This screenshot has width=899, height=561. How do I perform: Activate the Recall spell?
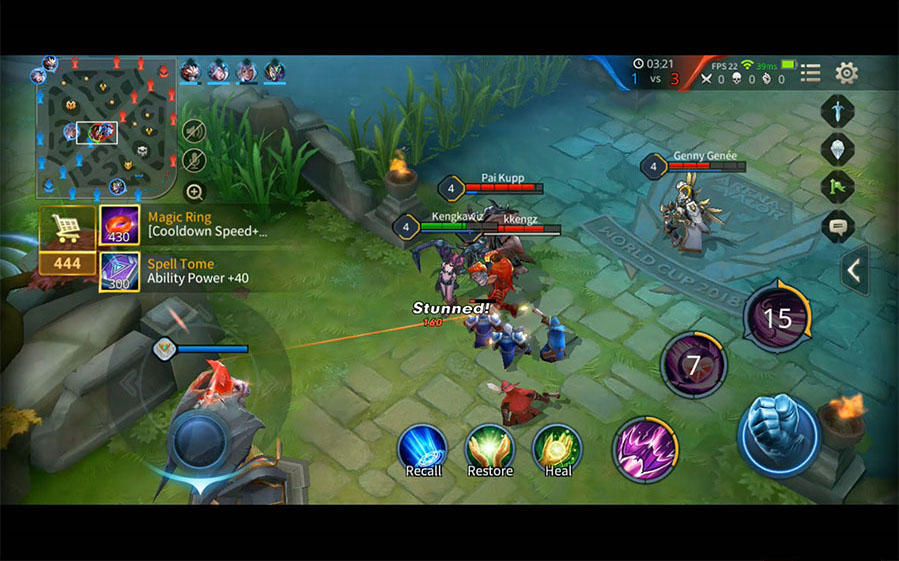[423, 447]
